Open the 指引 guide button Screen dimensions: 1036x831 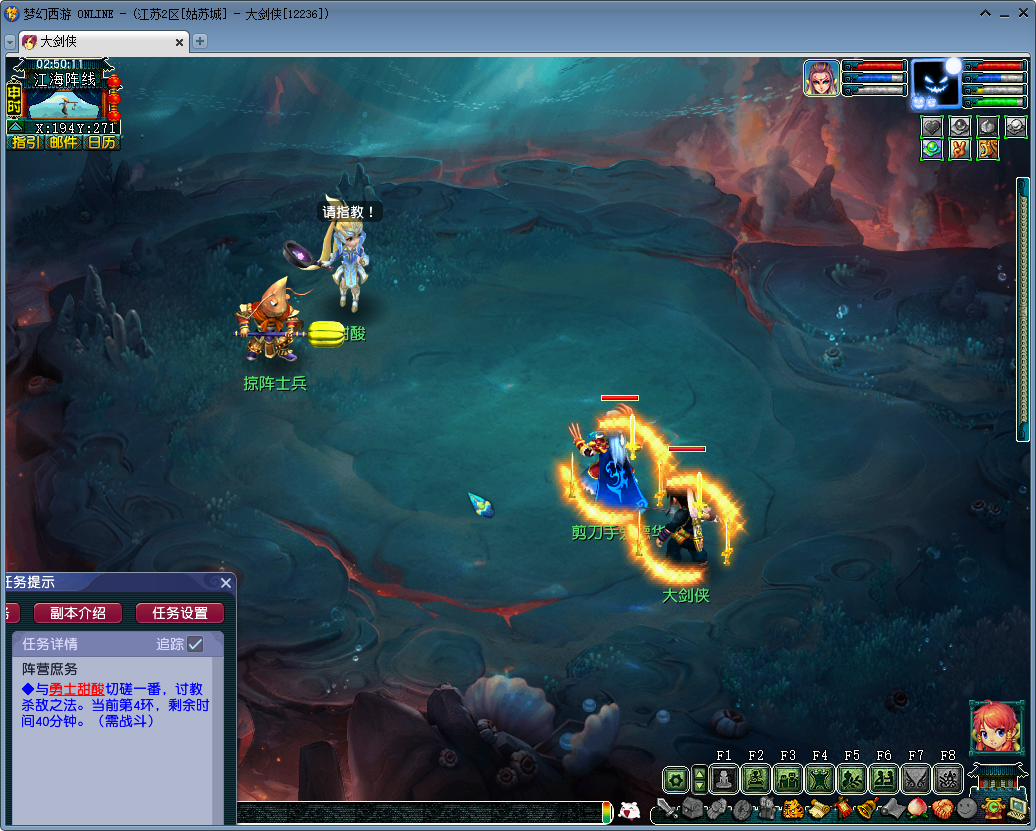[x=26, y=142]
